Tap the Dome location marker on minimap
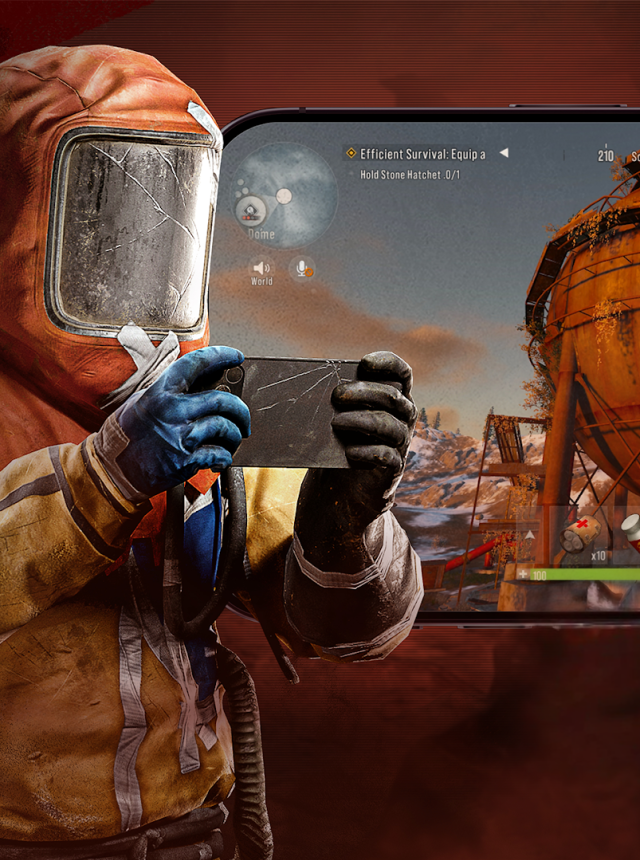Viewport: 640px width, 860px height. 251,210
